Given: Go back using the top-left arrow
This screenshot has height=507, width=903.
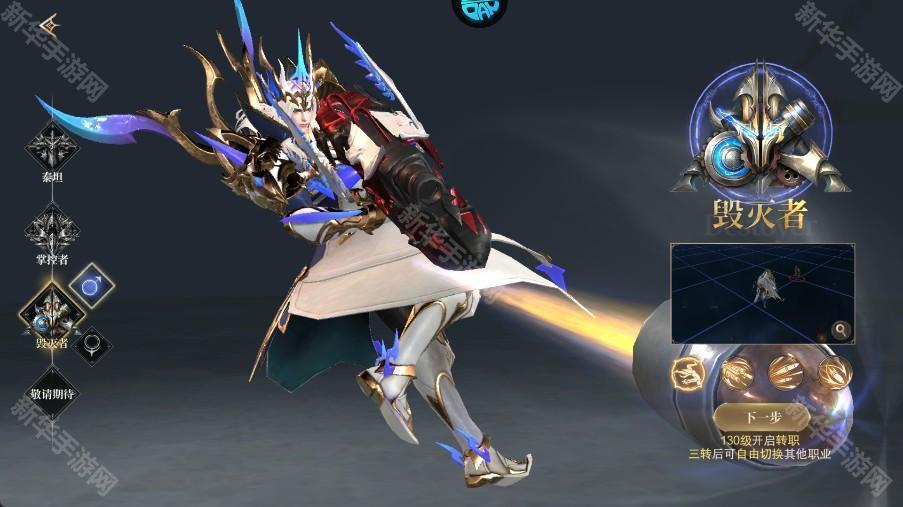Looking at the screenshot, I should 50,24.
